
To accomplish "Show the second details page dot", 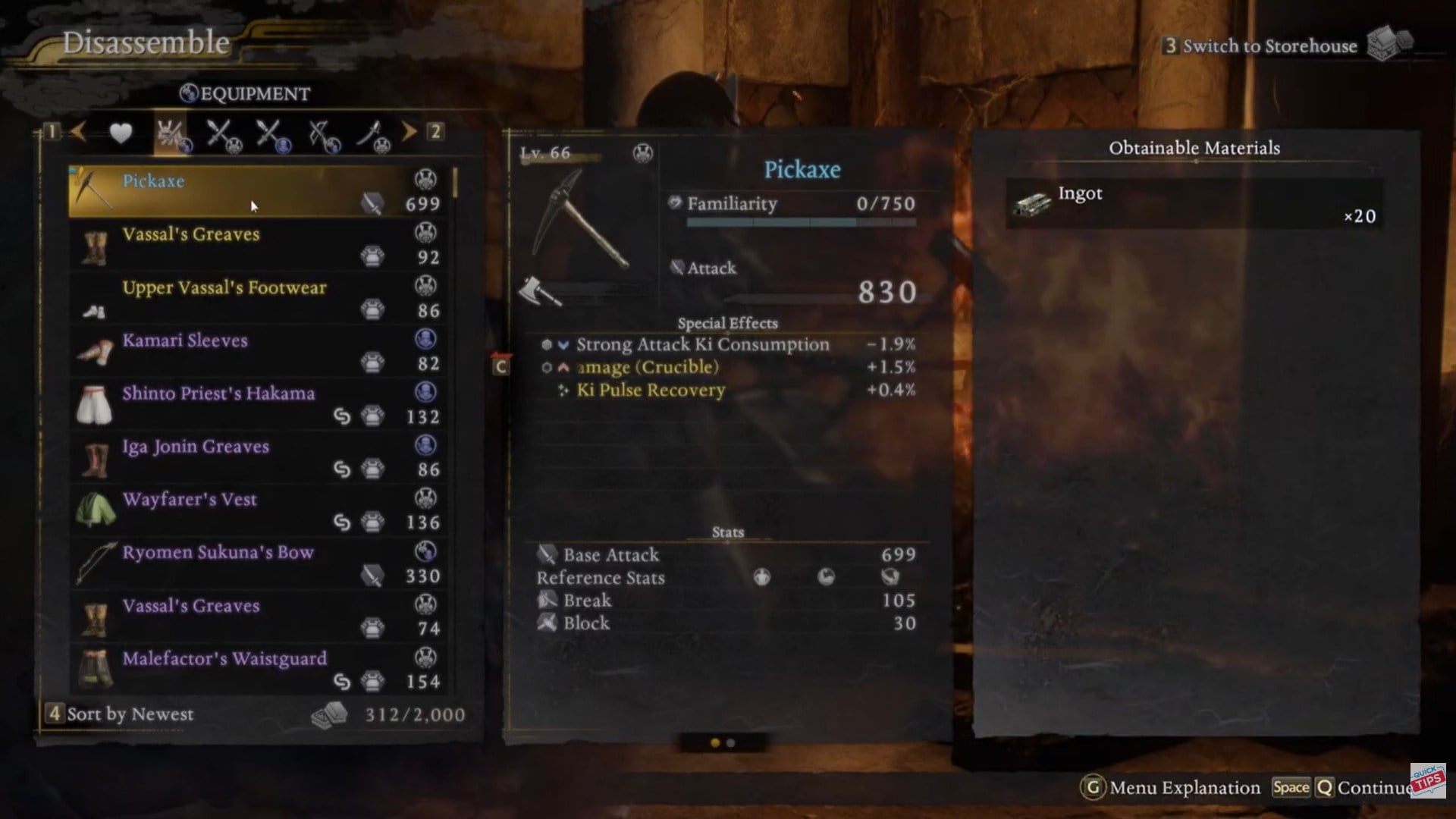I will (731, 743).
